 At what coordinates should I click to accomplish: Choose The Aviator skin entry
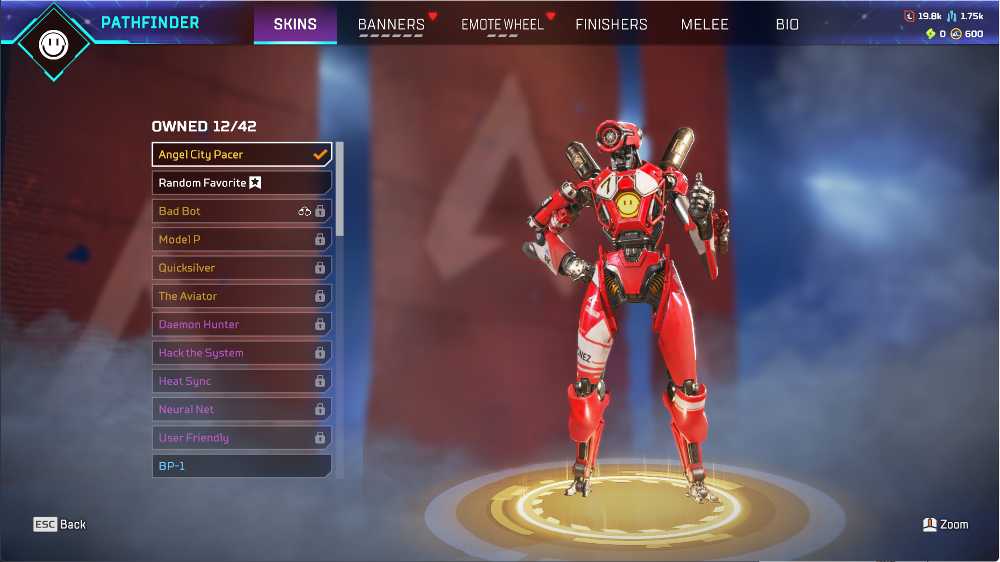pyautogui.click(x=242, y=296)
